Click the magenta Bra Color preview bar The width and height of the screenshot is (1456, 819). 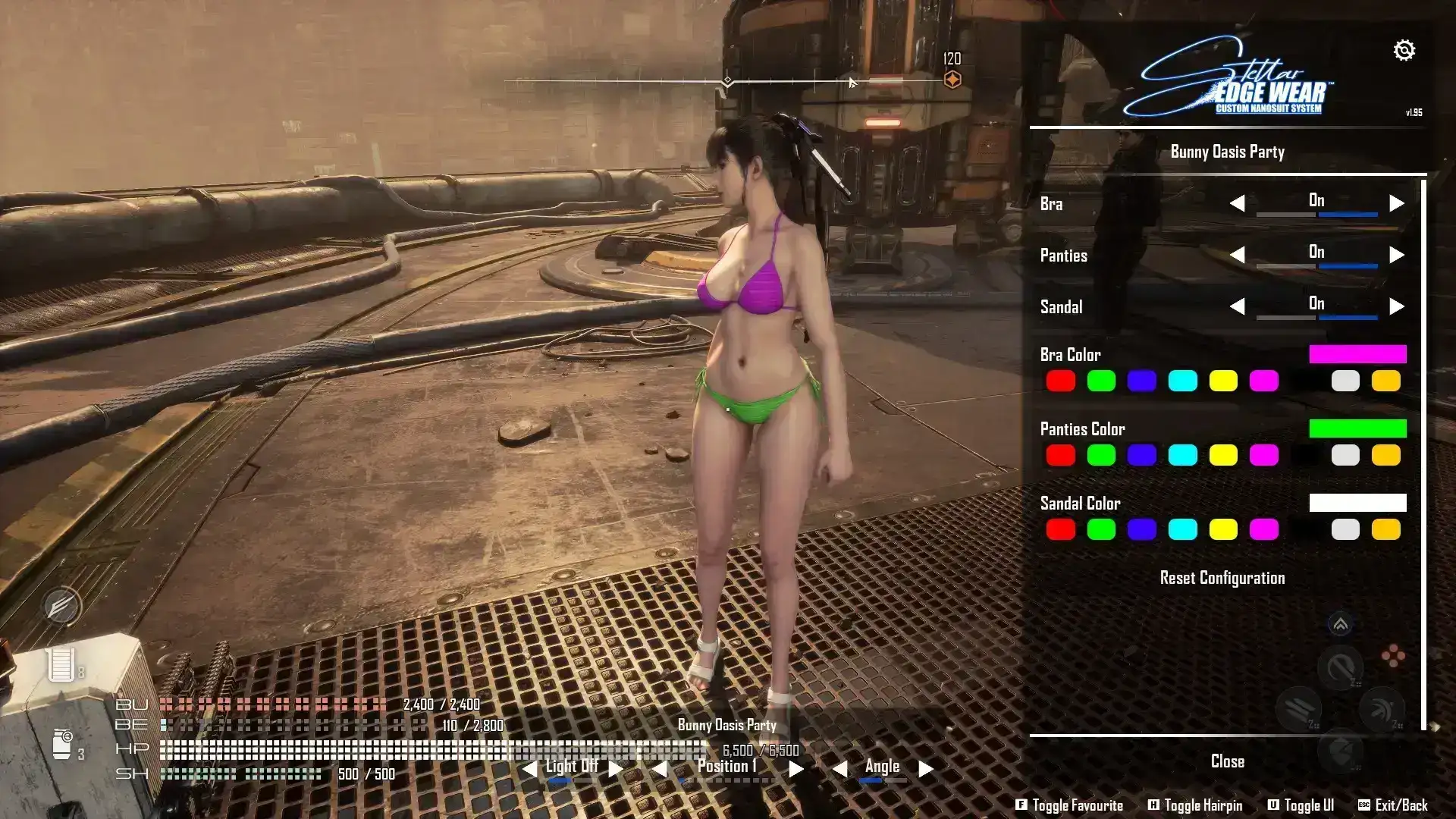(1358, 354)
